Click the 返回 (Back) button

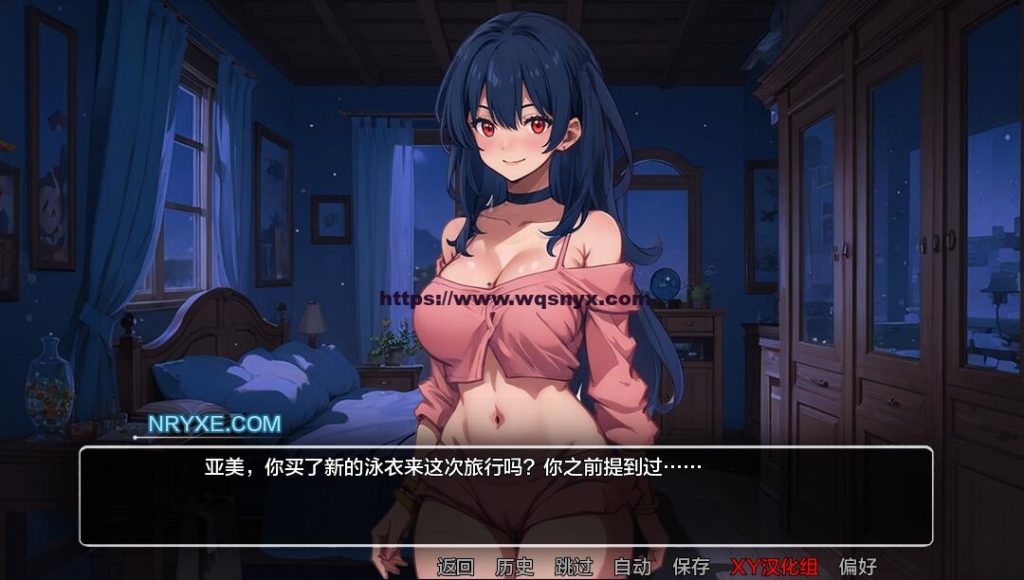(455, 566)
